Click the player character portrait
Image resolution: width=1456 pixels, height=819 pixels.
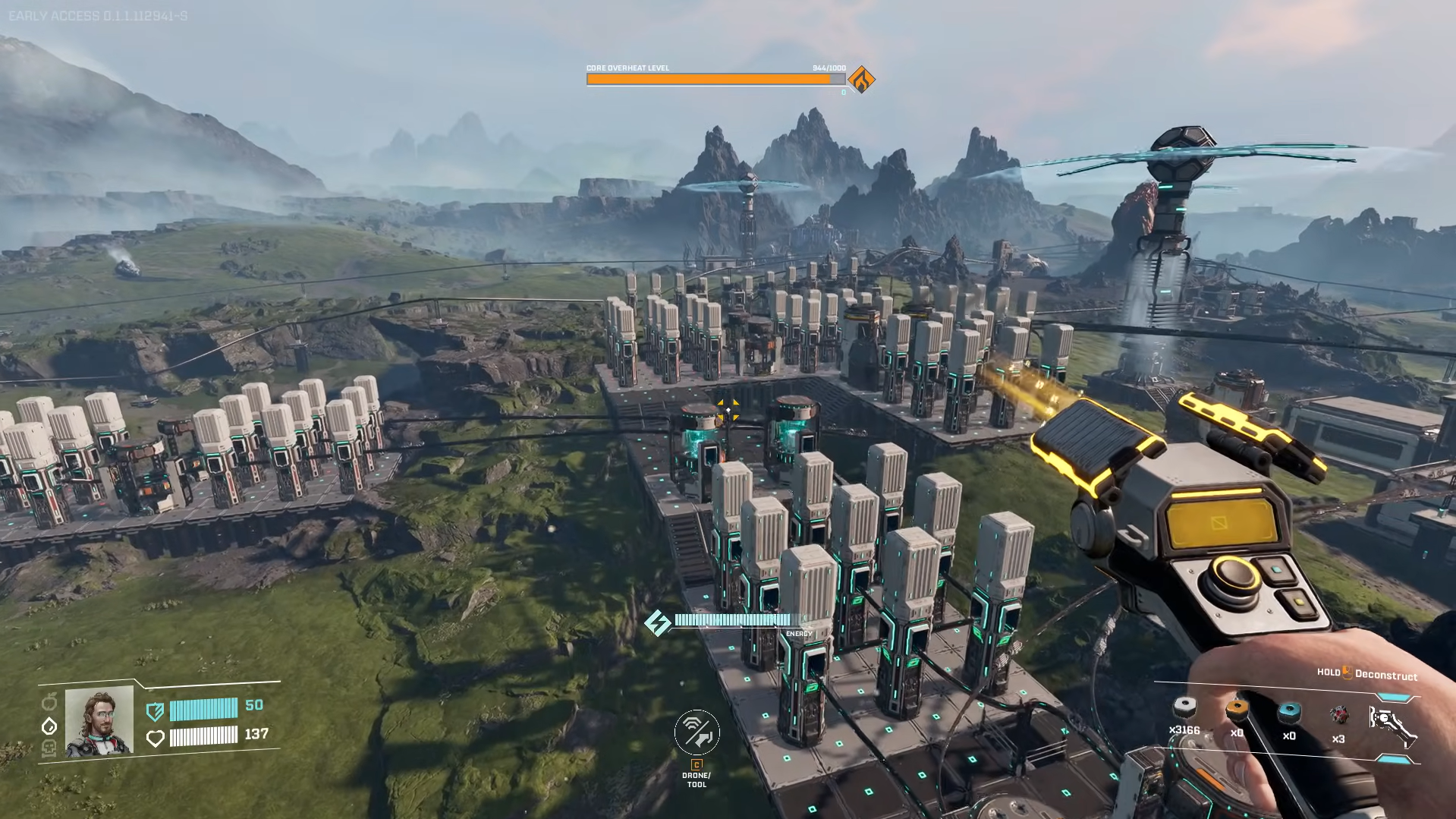click(99, 722)
